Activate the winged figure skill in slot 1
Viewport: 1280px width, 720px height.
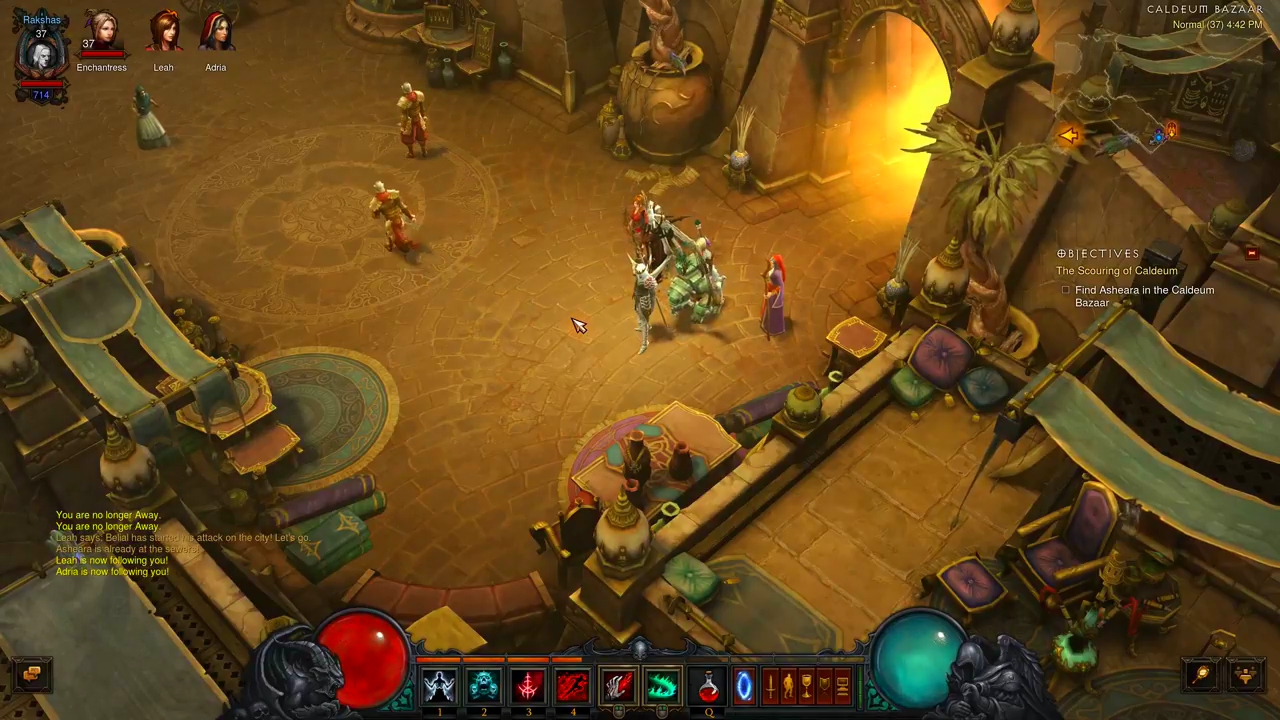[x=439, y=686]
